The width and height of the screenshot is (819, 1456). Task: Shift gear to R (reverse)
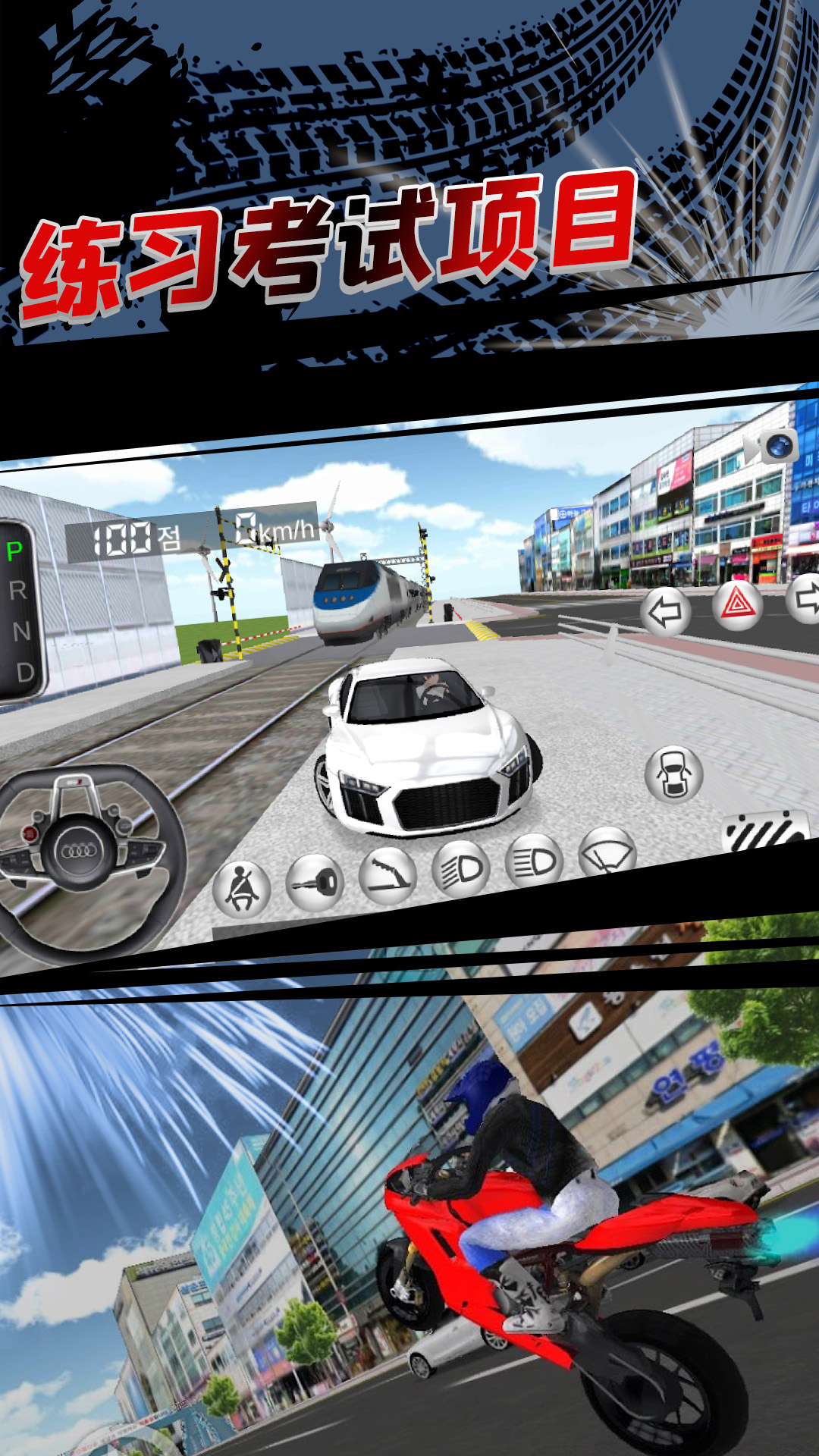[17, 590]
